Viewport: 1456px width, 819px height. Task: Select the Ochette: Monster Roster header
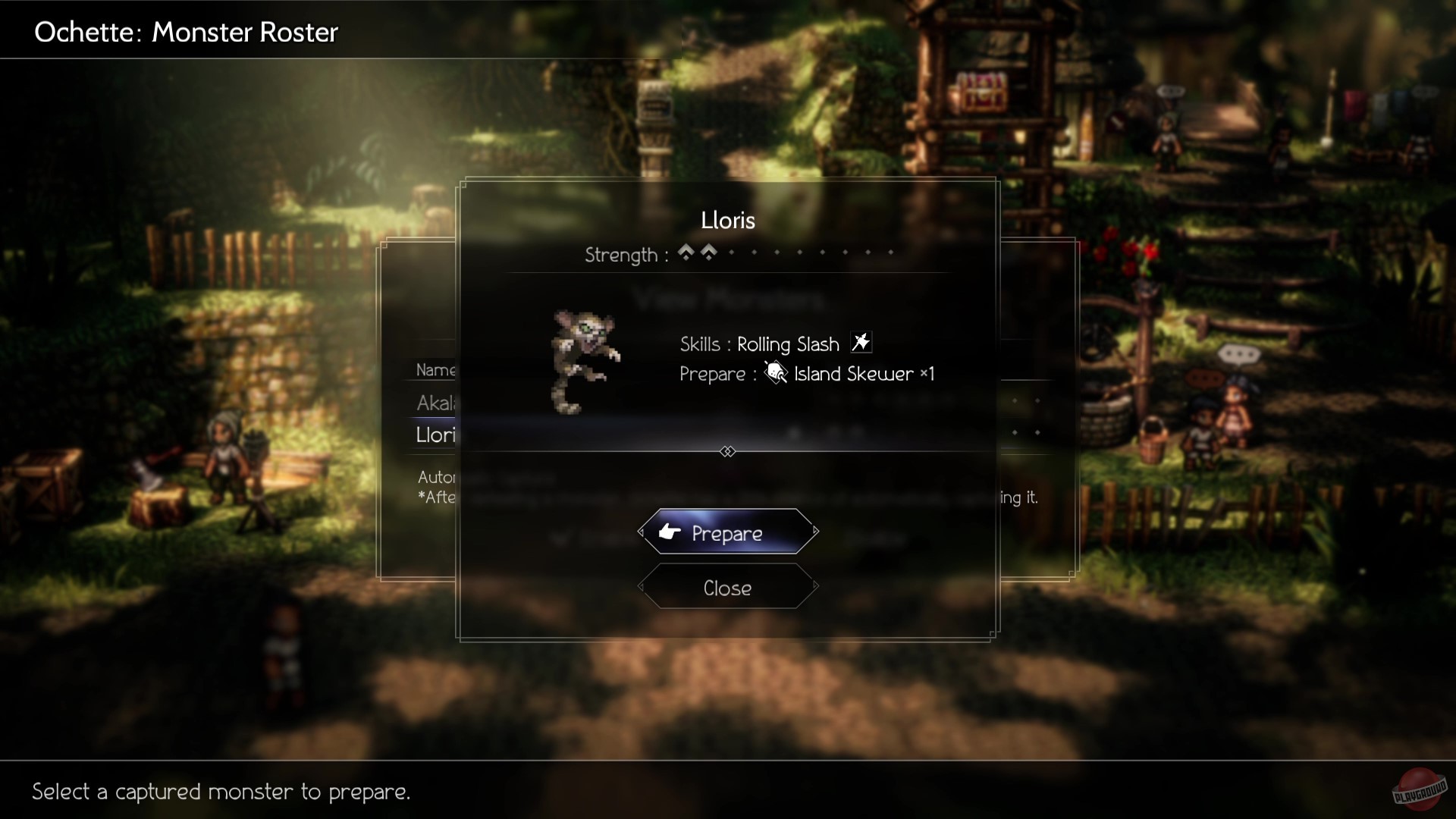pyautogui.click(x=185, y=32)
